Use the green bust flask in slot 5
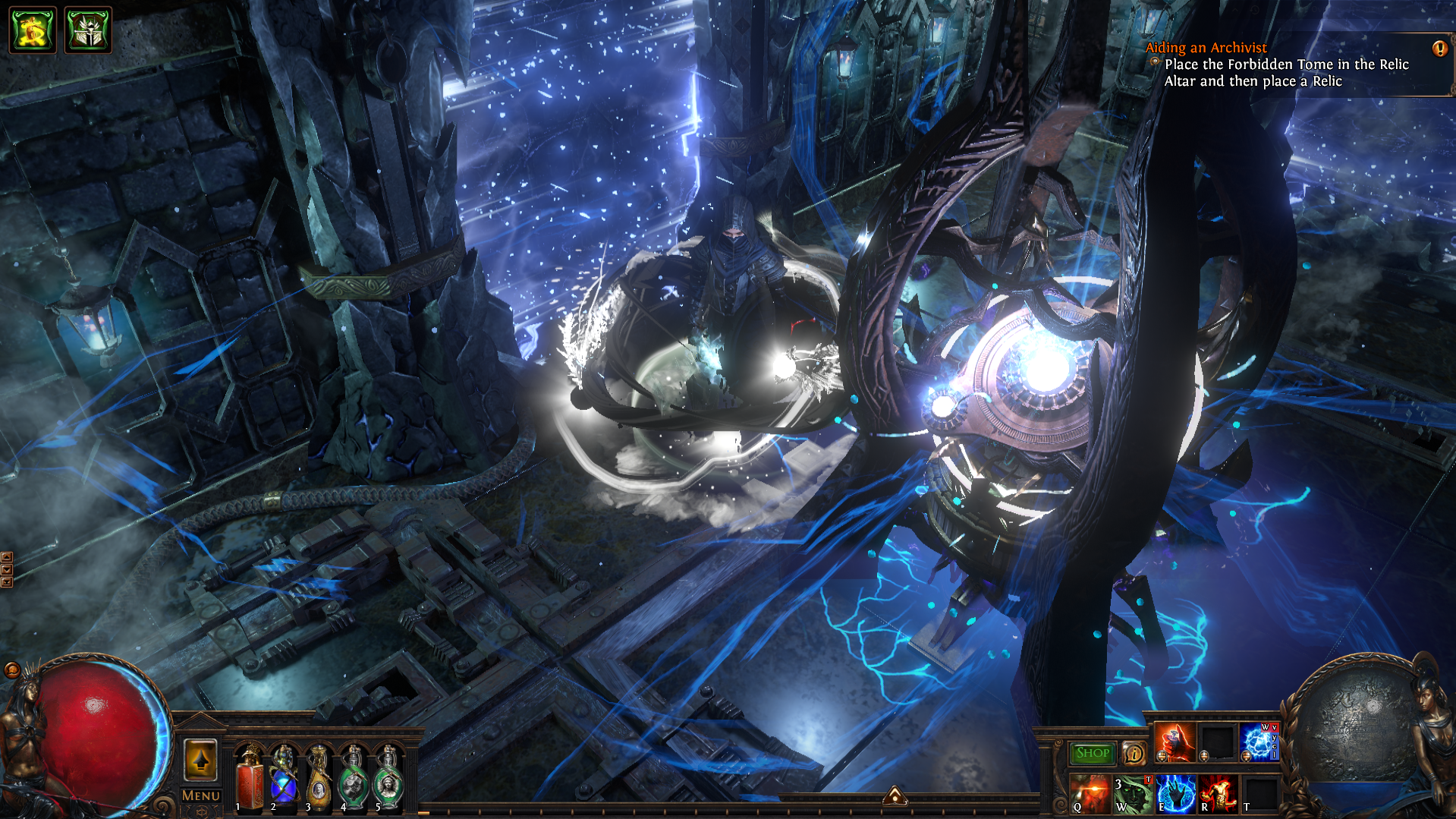The image size is (1456, 819). pyautogui.click(x=388, y=780)
